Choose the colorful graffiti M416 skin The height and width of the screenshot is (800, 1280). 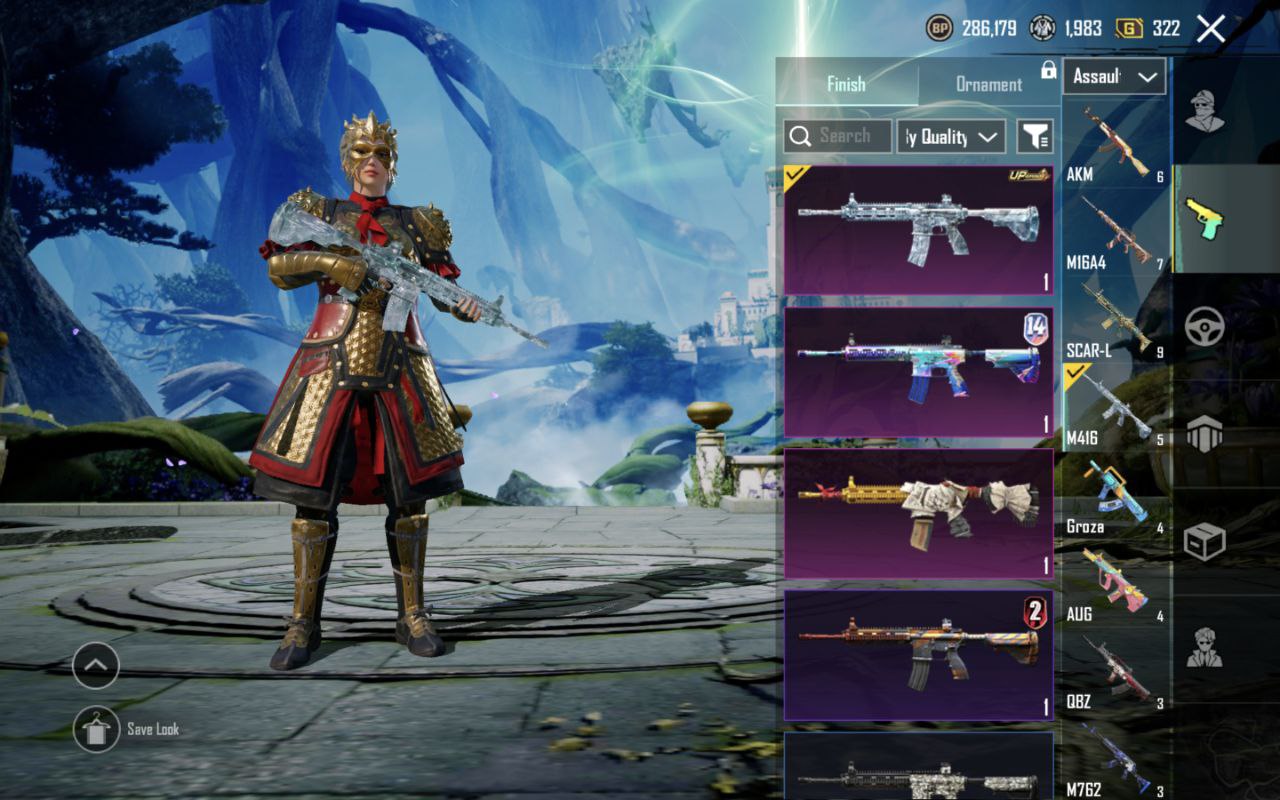(x=918, y=372)
